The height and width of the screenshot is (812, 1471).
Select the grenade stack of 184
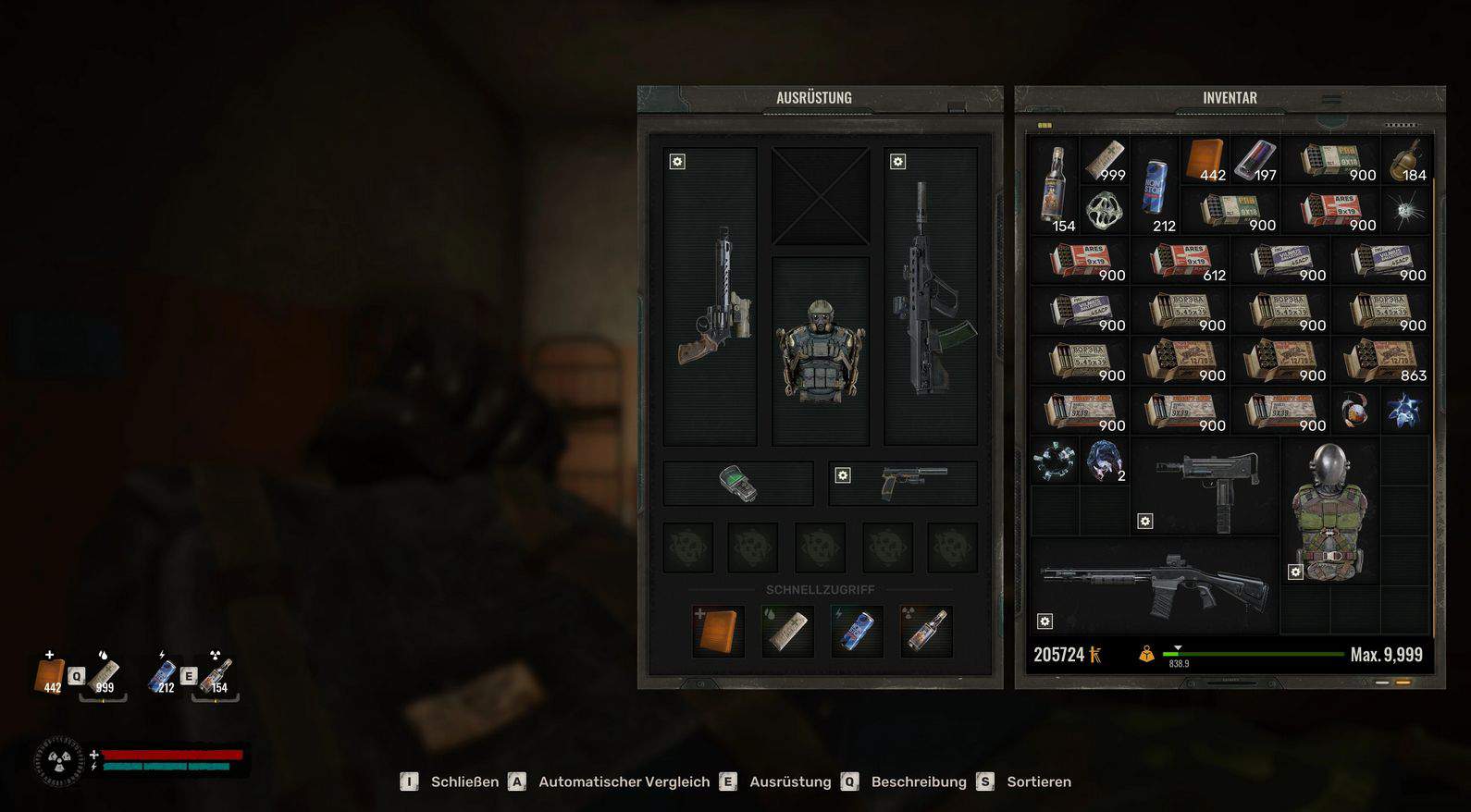1406,160
